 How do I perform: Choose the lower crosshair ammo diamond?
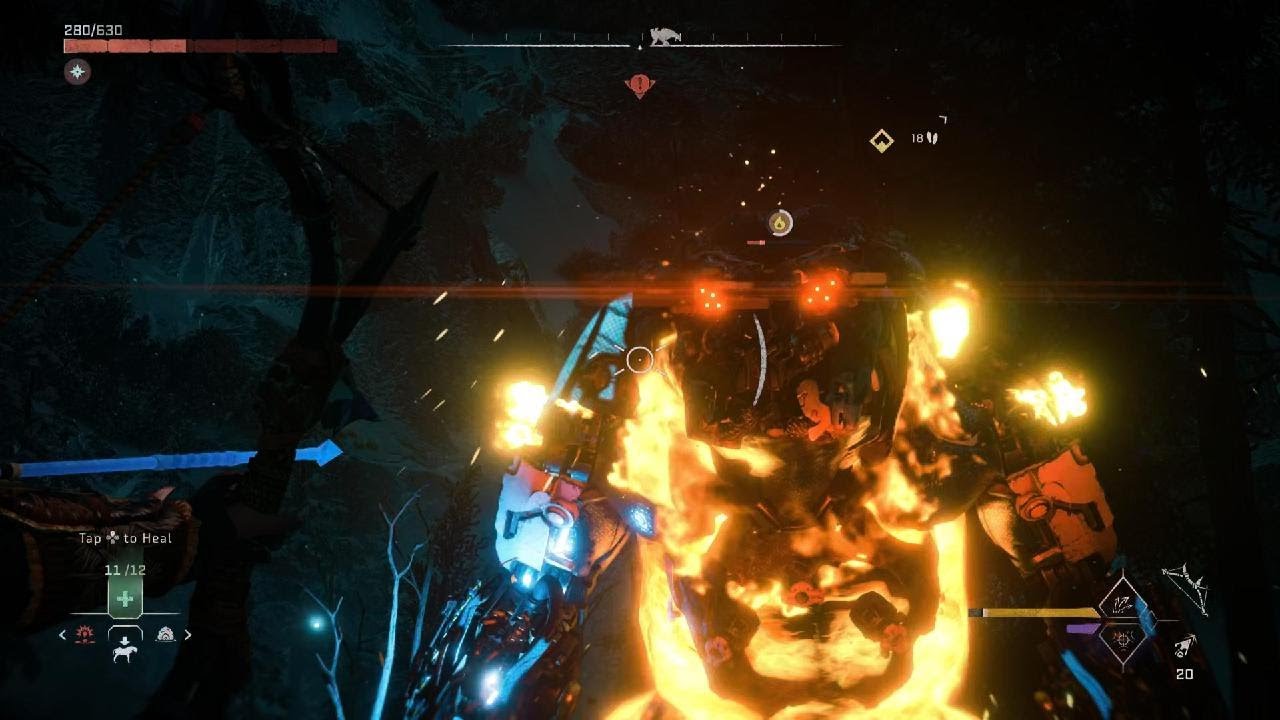pos(1120,640)
